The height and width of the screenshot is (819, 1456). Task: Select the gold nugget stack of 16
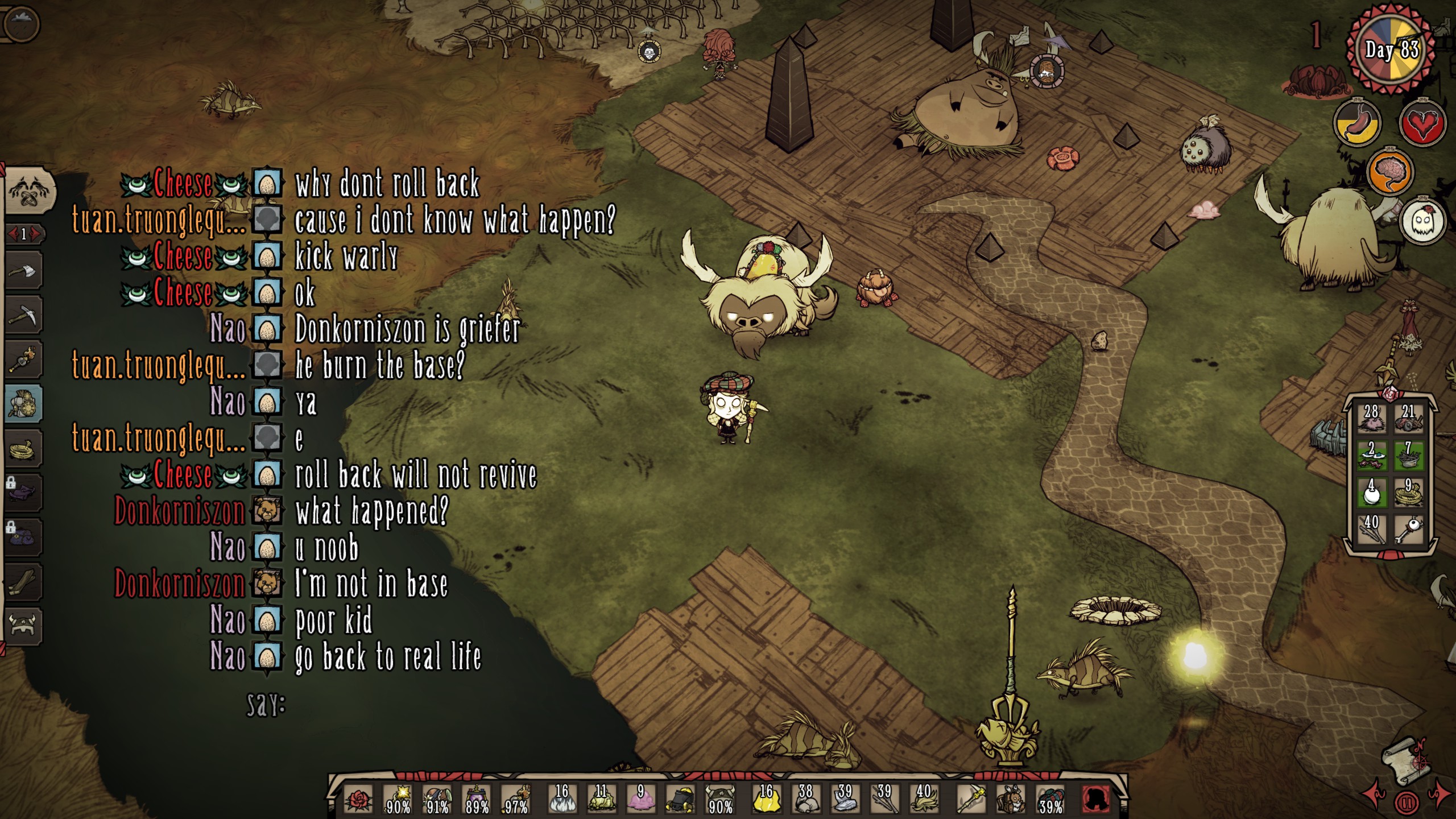pos(766,800)
